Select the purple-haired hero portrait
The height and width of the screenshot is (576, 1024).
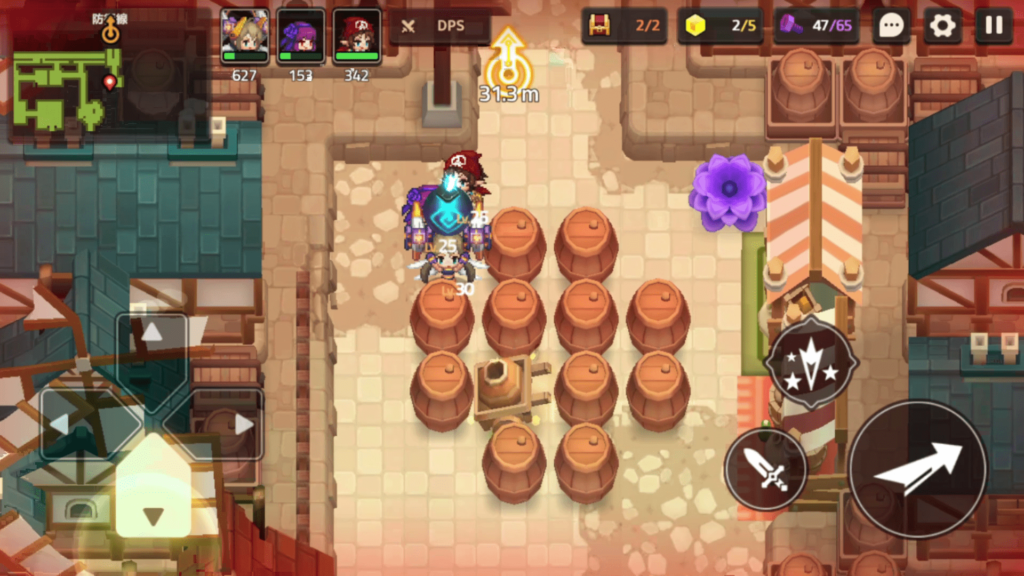click(301, 37)
